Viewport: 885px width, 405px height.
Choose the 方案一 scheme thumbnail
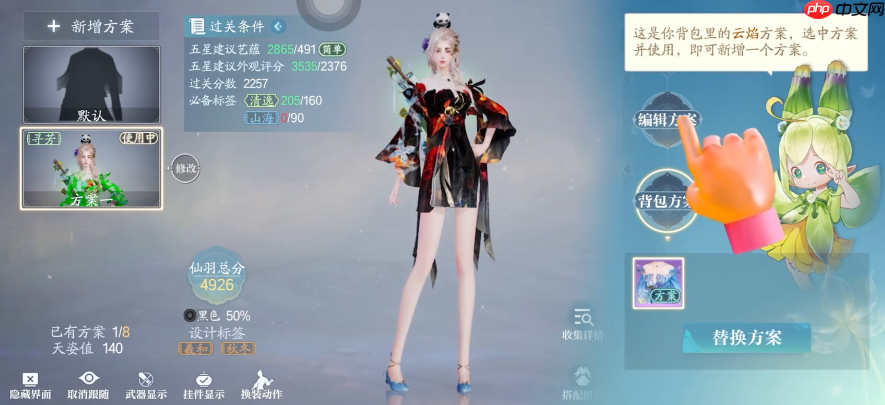(91, 168)
